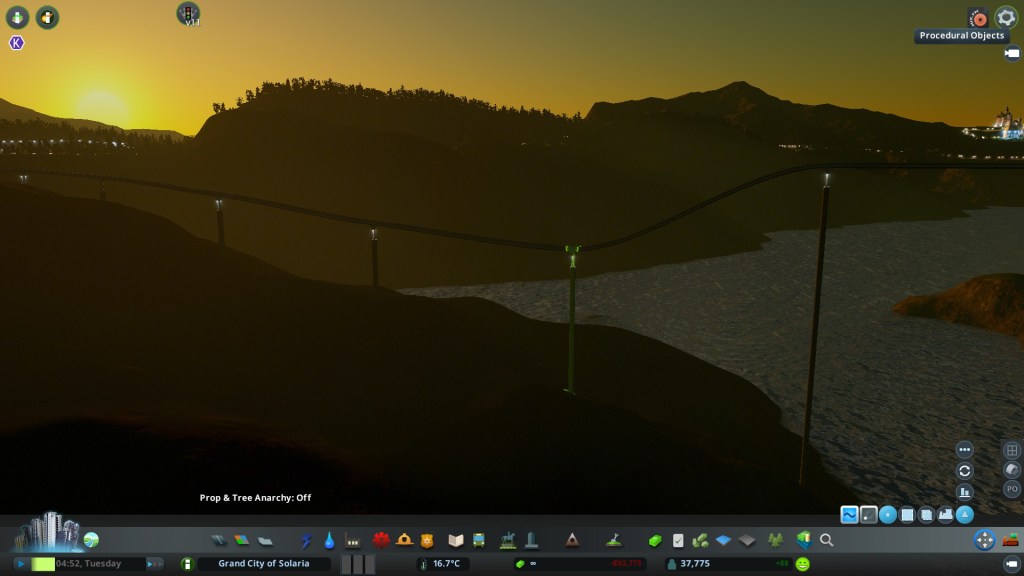The width and height of the screenshot is (1024, 576).
Task: Open the public transport bus menu
Action: (x=479, y=540)
